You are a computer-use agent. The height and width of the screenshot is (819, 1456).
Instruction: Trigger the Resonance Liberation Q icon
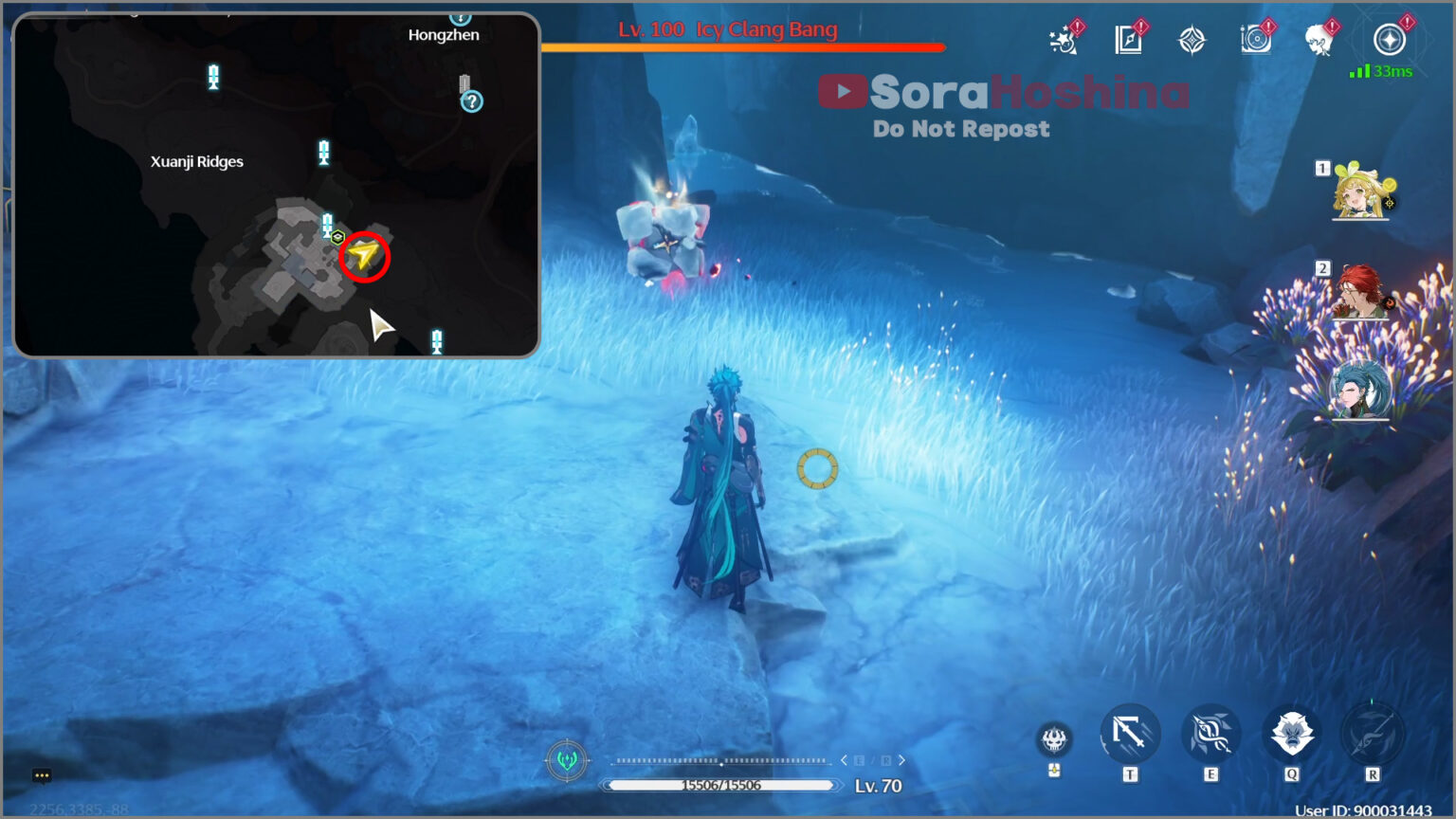[1293, 732]
